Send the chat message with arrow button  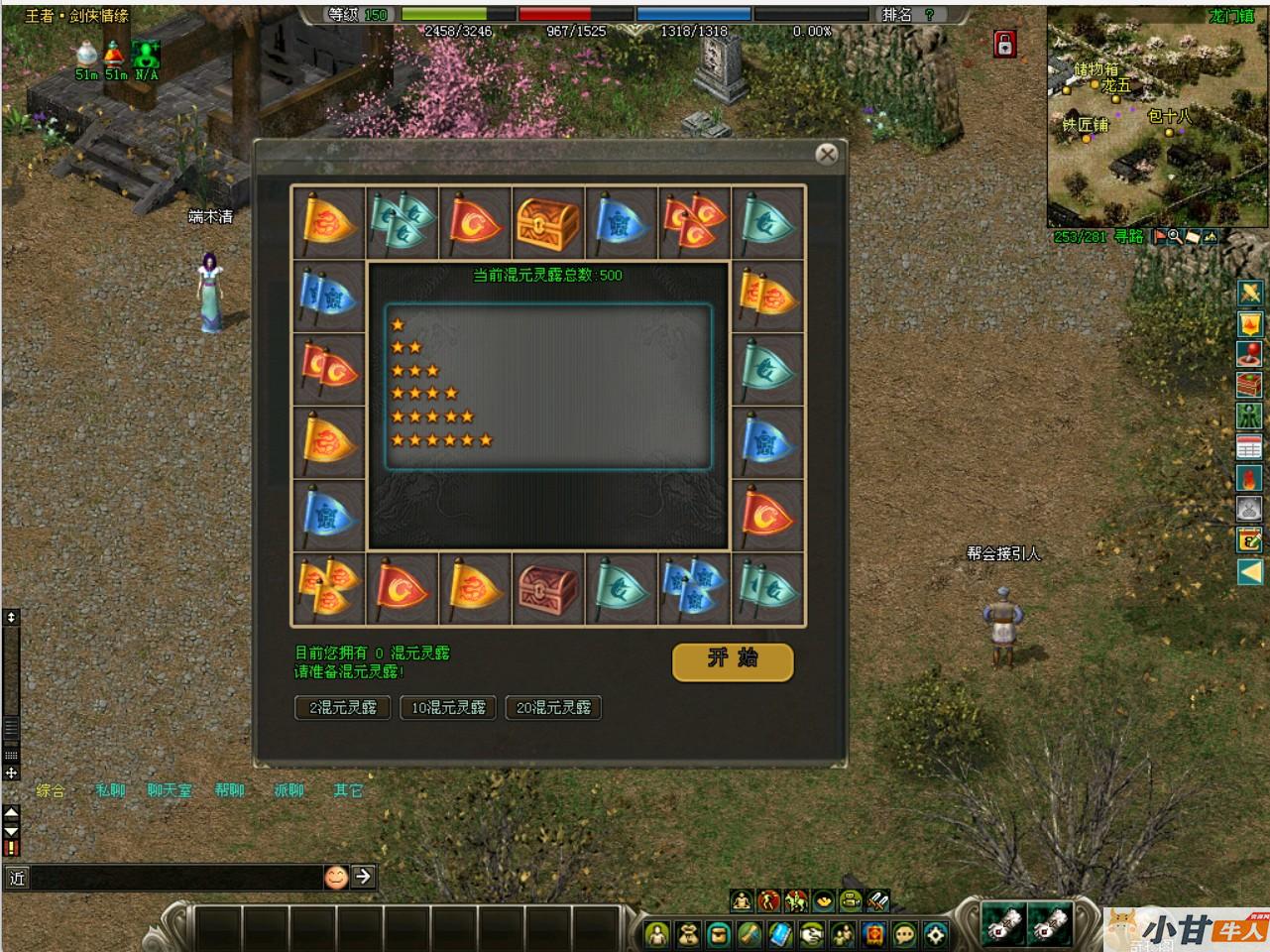[364, 876]
